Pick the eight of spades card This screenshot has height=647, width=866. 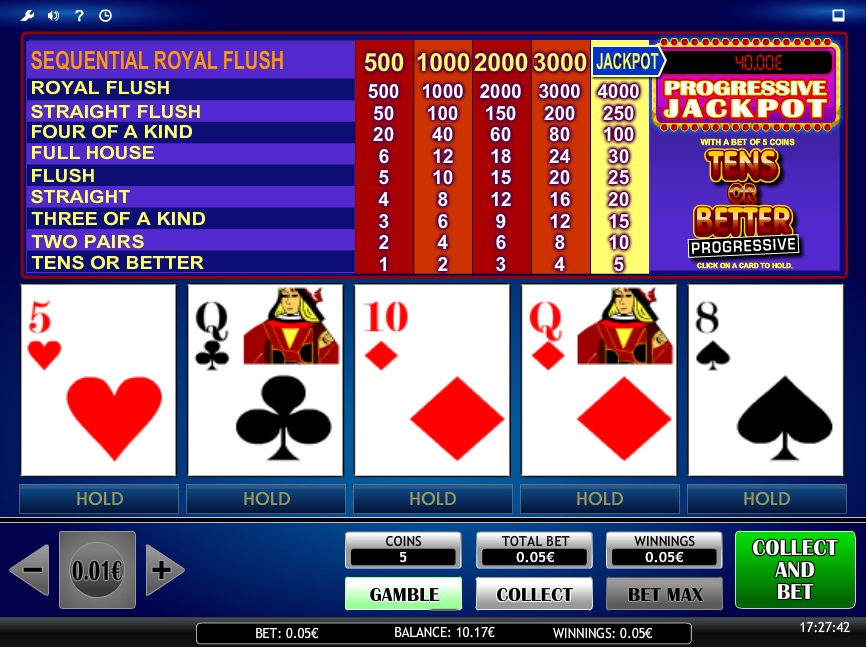766,380
